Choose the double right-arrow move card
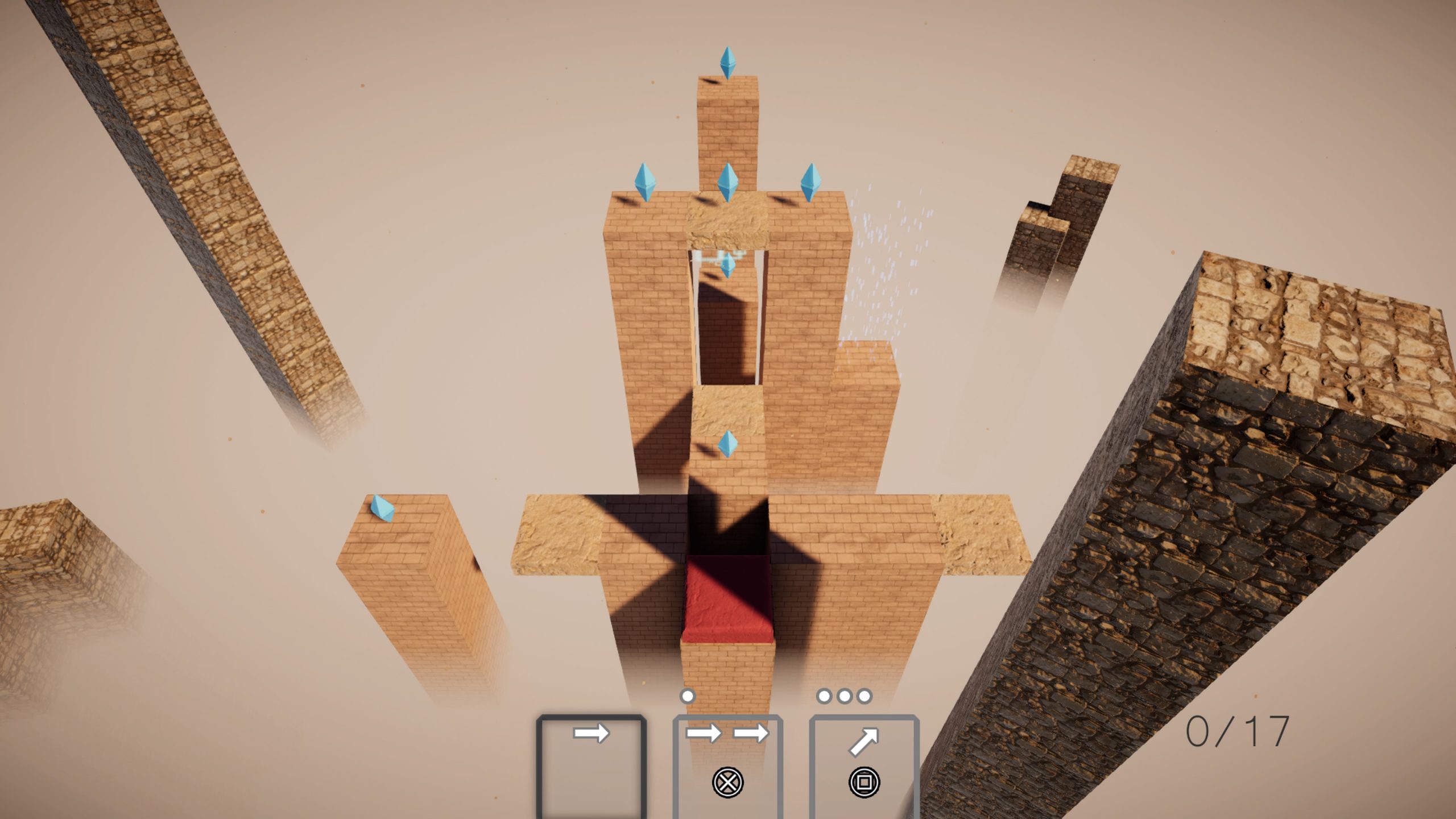The height and width of the screenshot is (819, 1456). [727, 765]
